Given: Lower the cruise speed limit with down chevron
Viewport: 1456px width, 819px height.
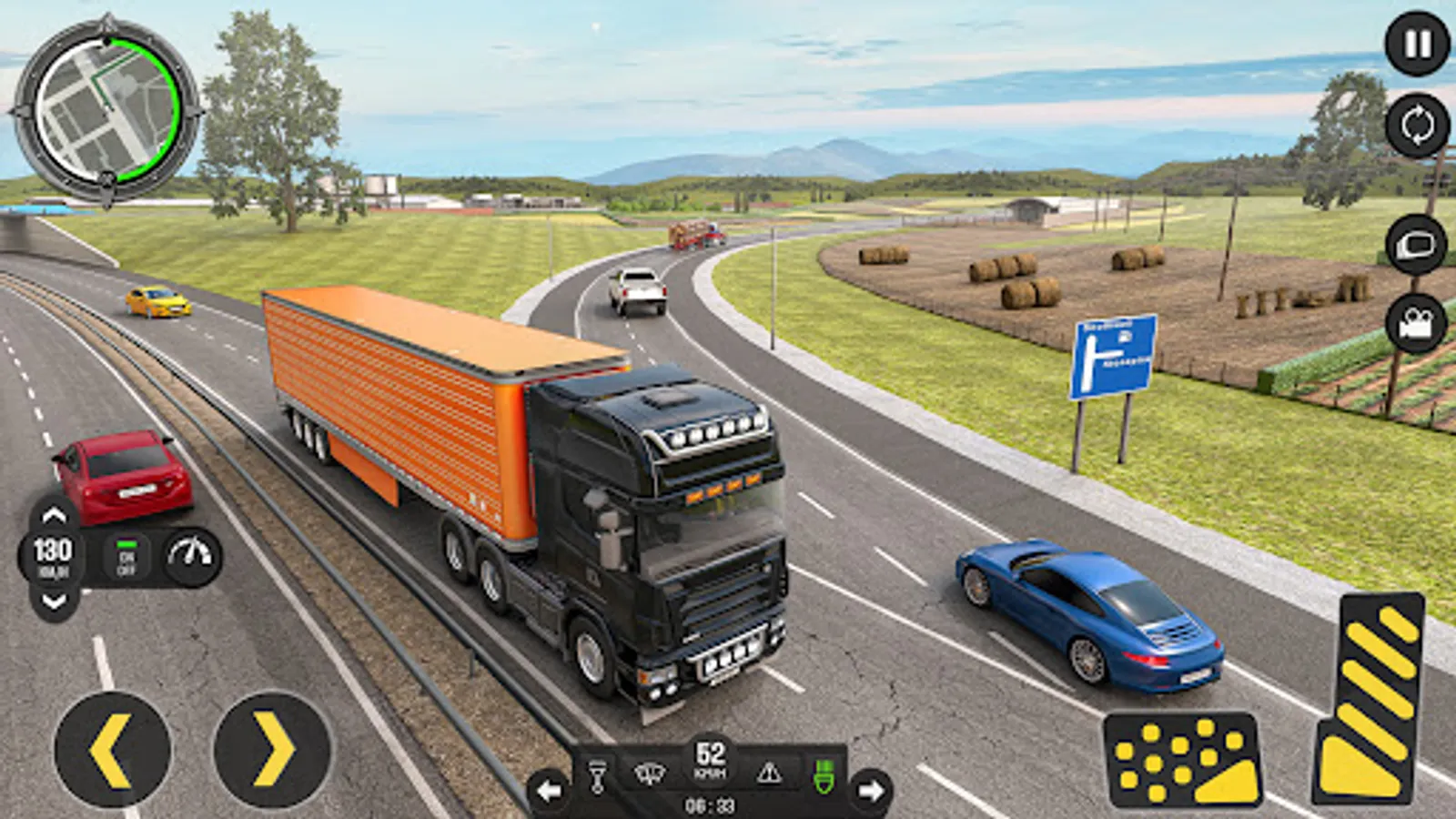Looking at the screenshot, I should pyautogui.click(x=54, y=601).
